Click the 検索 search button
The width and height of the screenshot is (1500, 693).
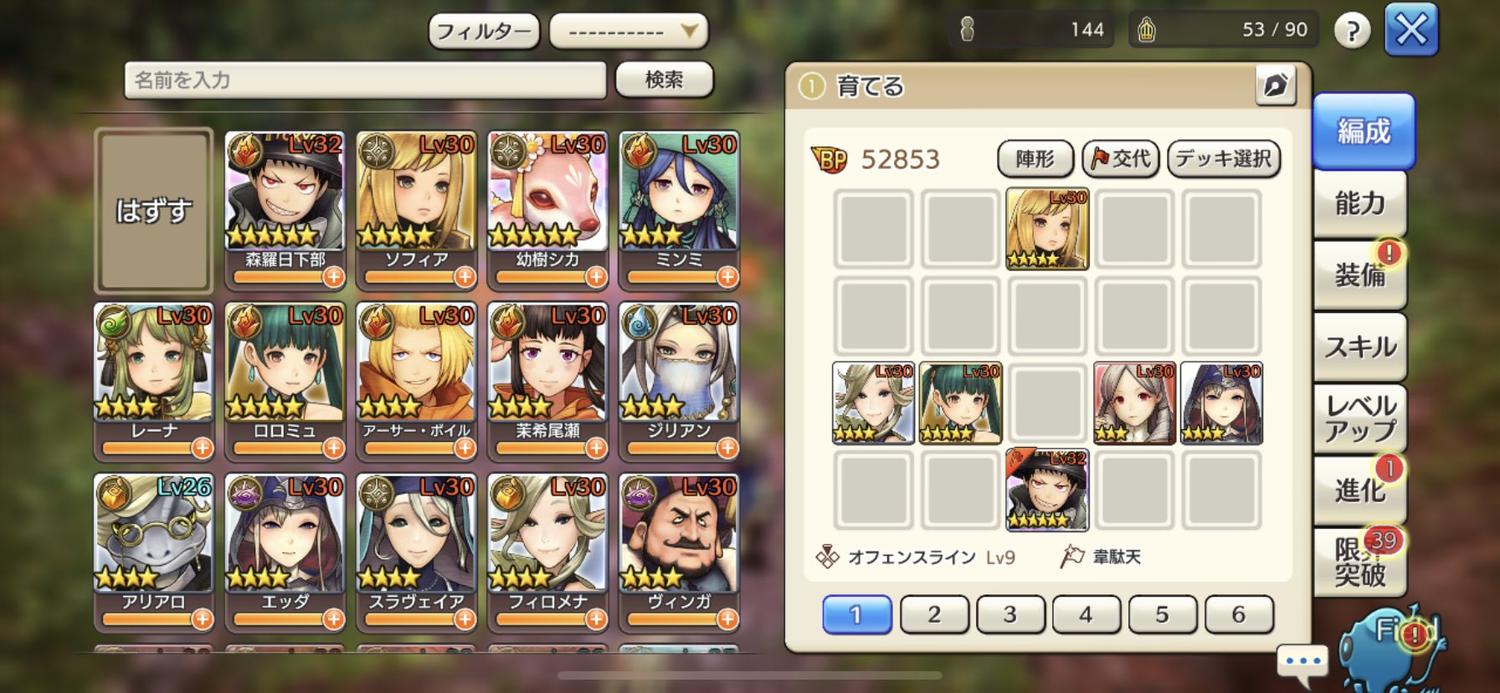point(664,80)
